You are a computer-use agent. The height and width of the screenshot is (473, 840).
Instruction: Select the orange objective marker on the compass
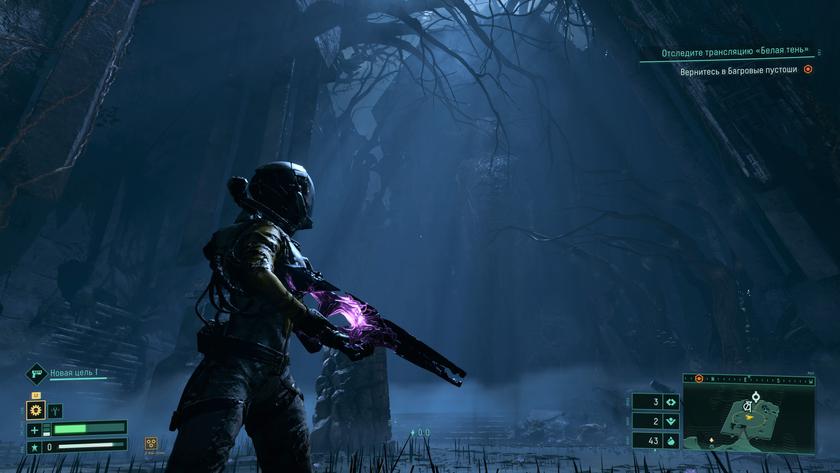click(699, 379)
